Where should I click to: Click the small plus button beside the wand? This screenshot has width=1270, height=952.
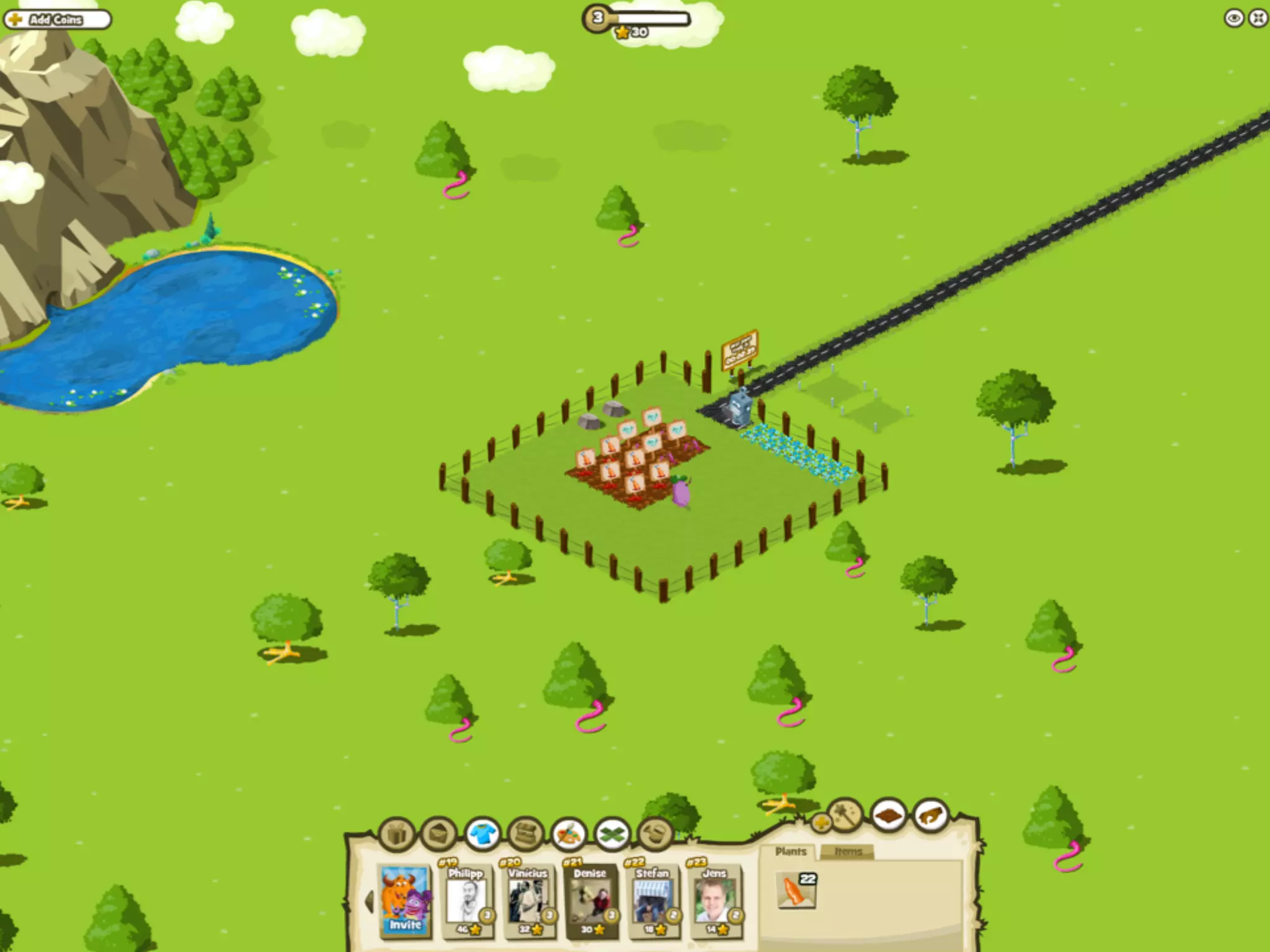[x=820, y=823]
